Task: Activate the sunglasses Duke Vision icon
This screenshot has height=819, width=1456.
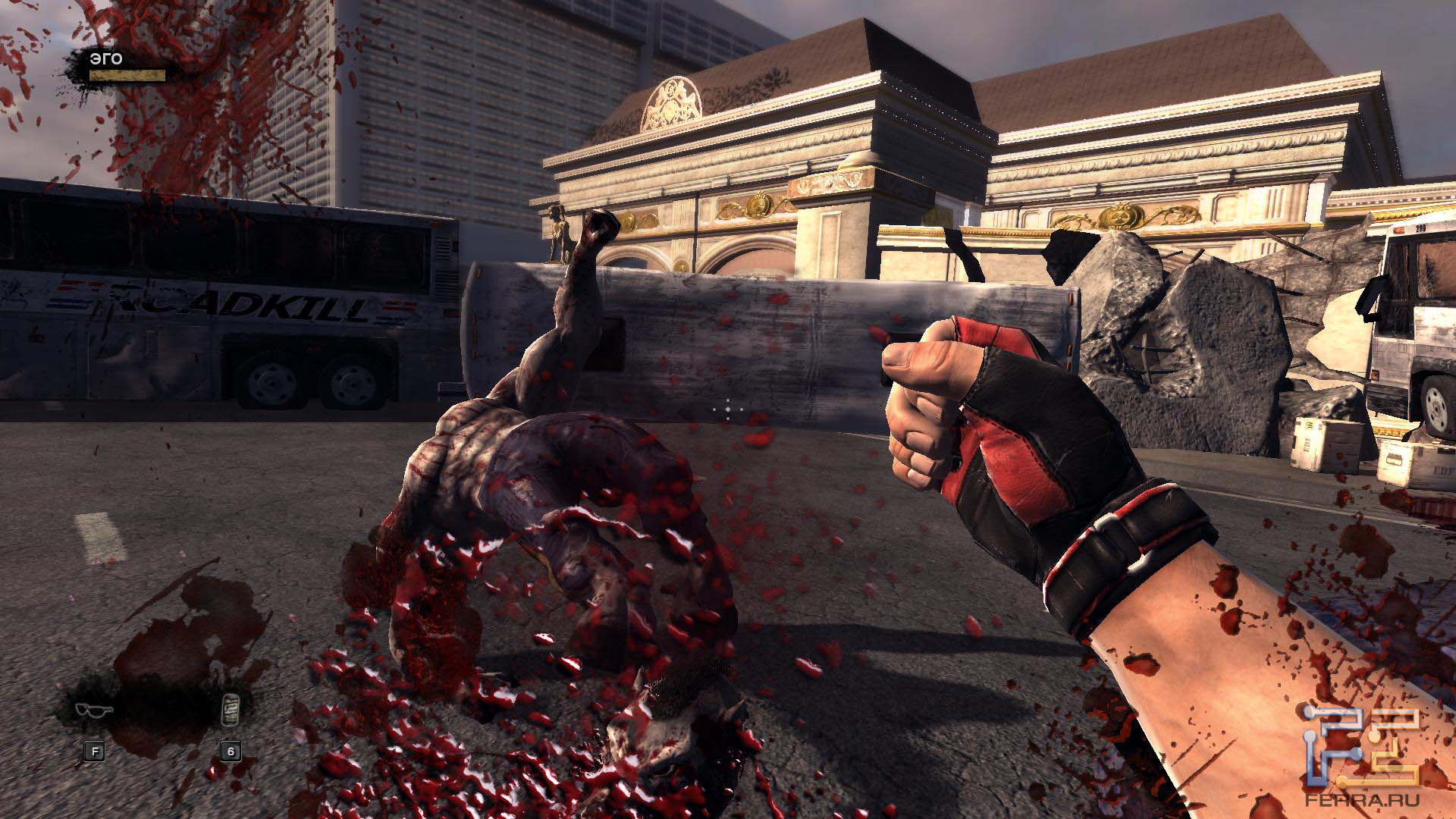Action: pyautogui.click(x=94, y=711)
